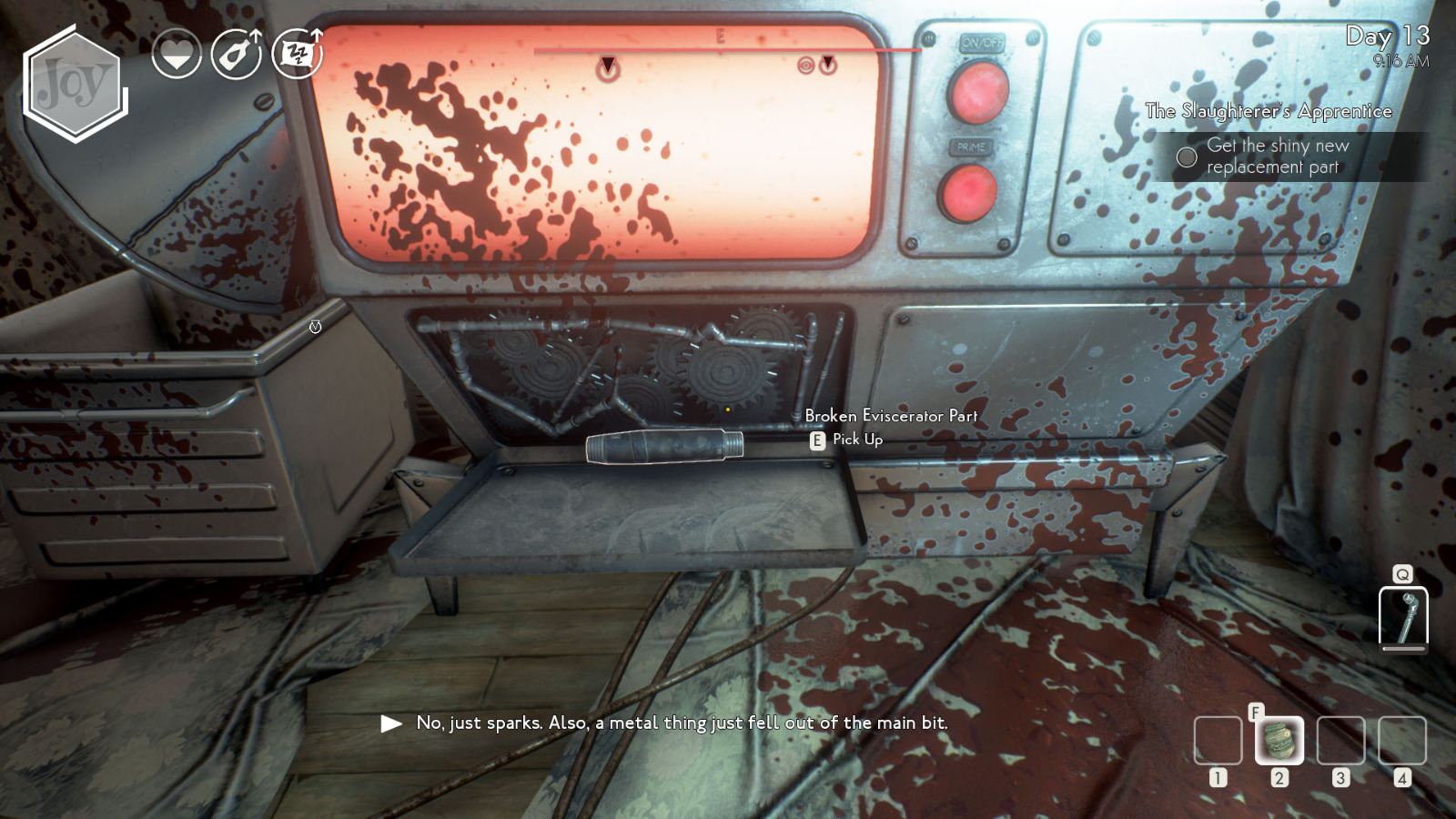Click the eye symbol marker on the machine display
Screen dimensions: 1456x819
coord(808,66)
